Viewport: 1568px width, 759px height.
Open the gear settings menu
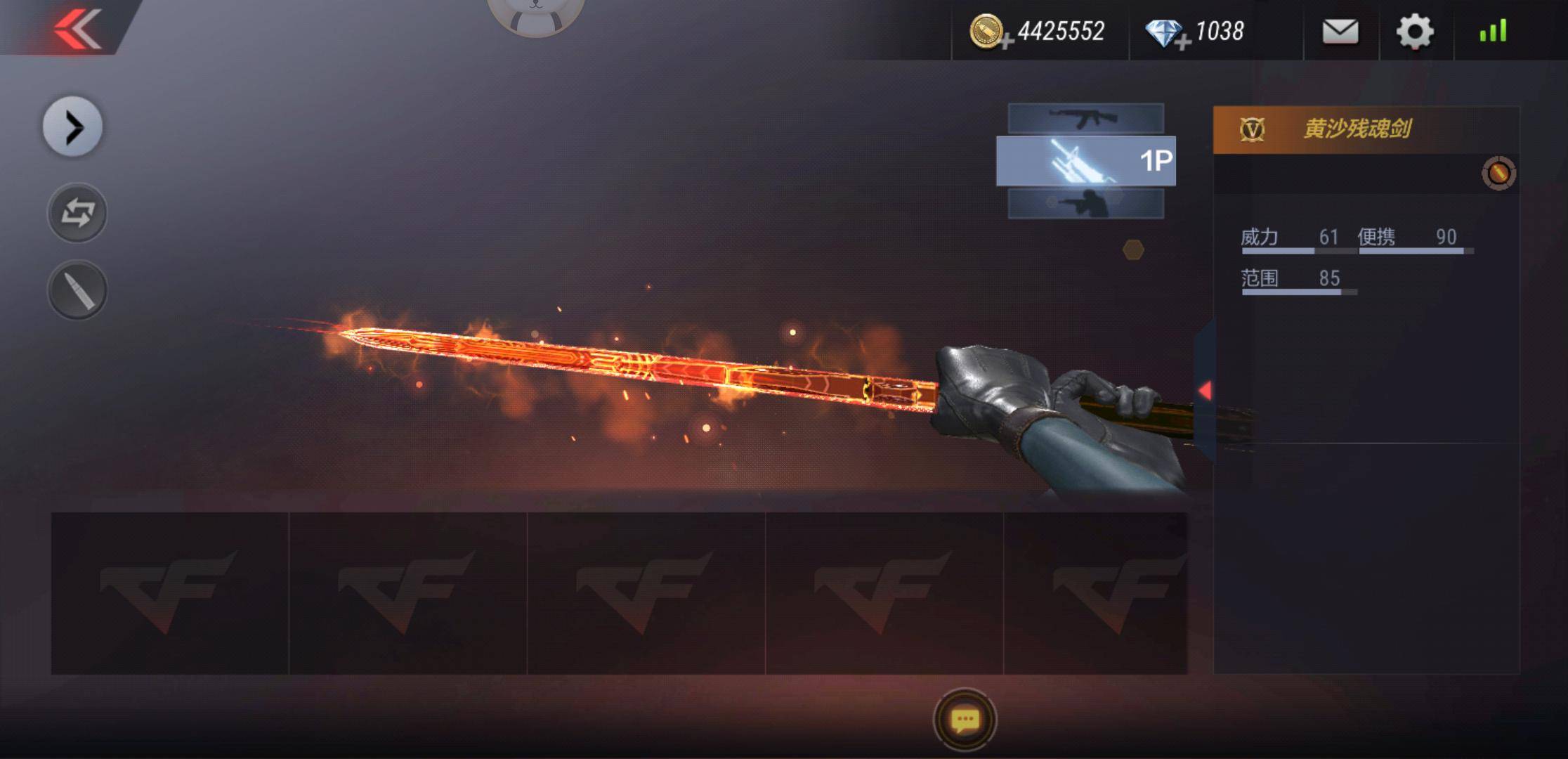1414,32
